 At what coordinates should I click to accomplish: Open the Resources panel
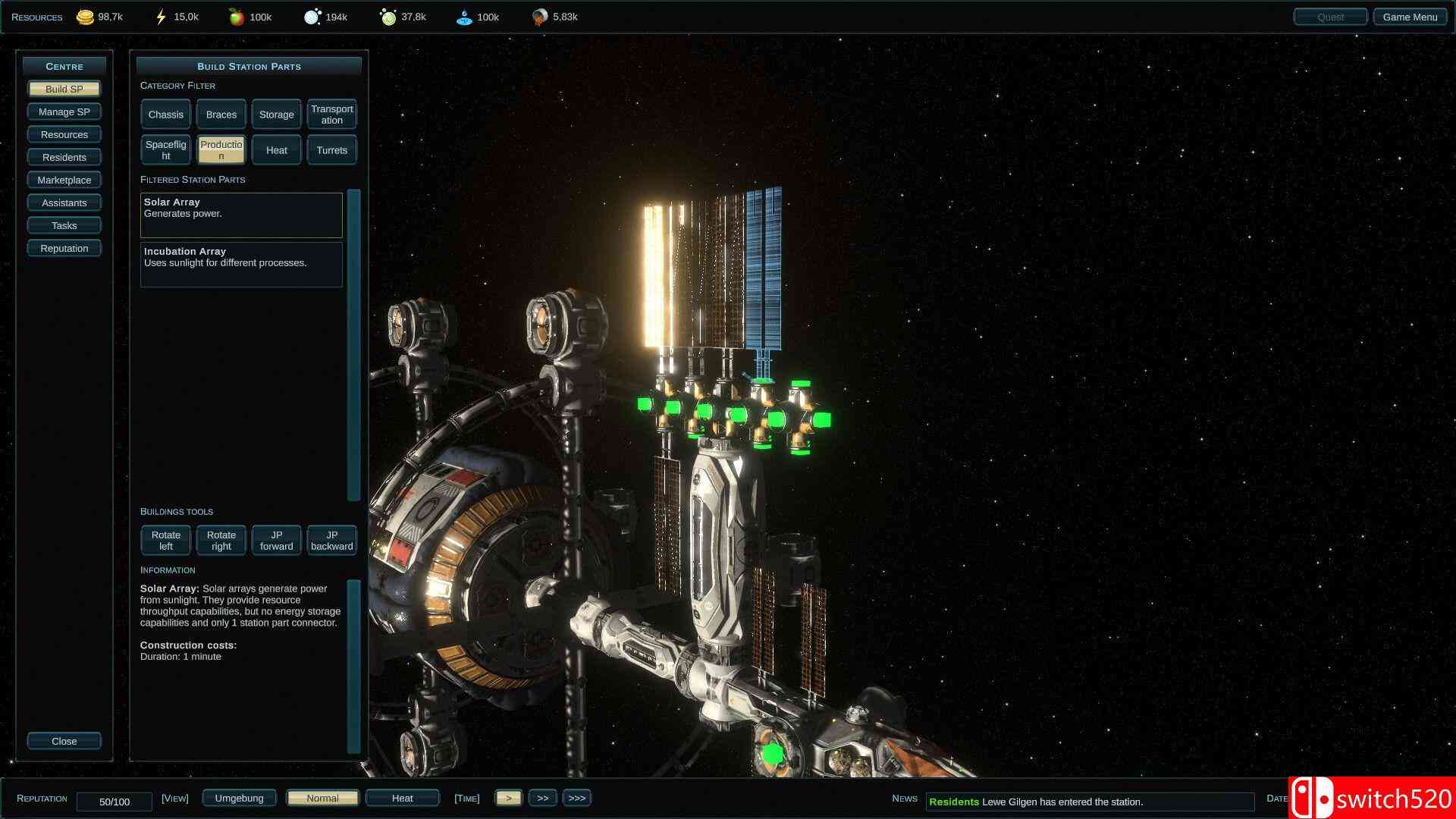coord(64,134)
